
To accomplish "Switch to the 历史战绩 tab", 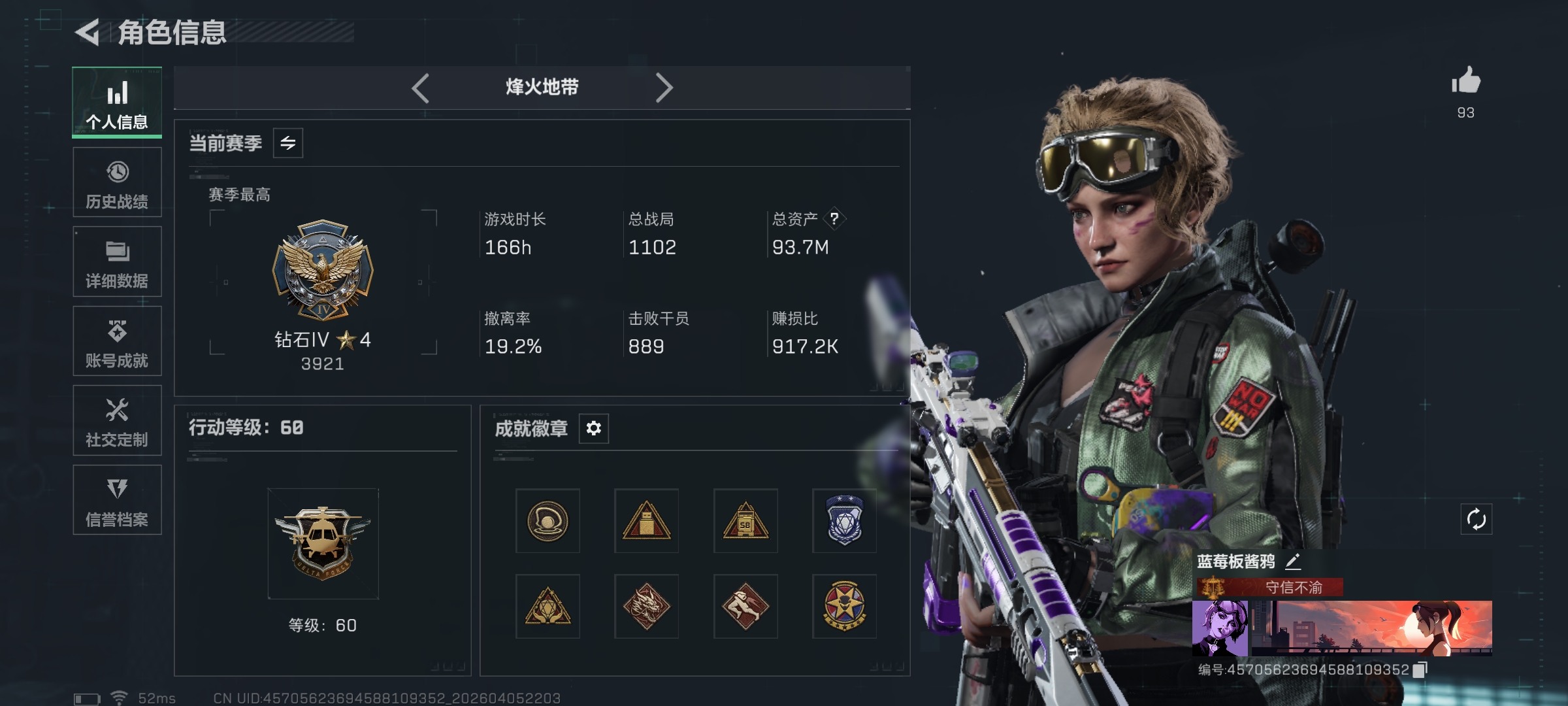I will tap(118, 182).
